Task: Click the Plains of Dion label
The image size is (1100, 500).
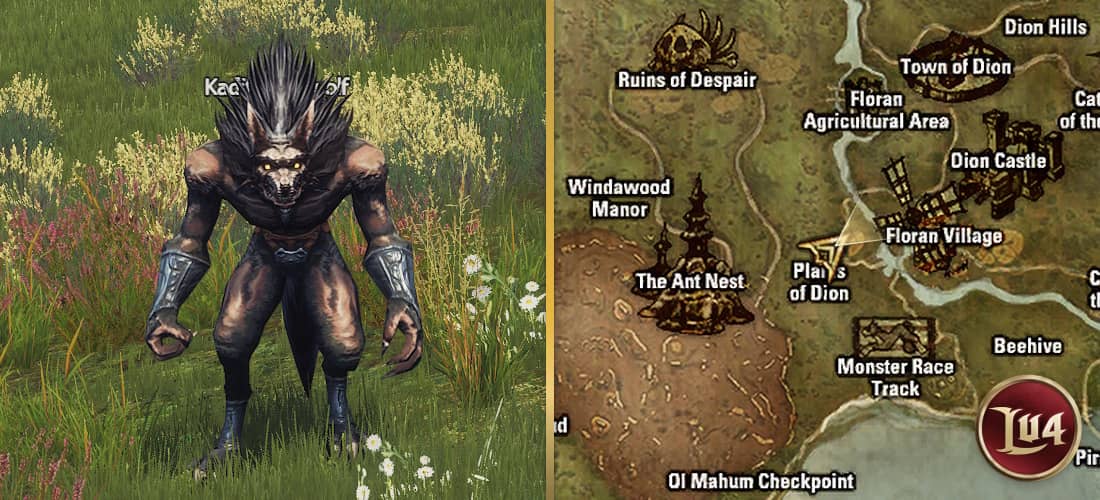Action: click(819, 282)
